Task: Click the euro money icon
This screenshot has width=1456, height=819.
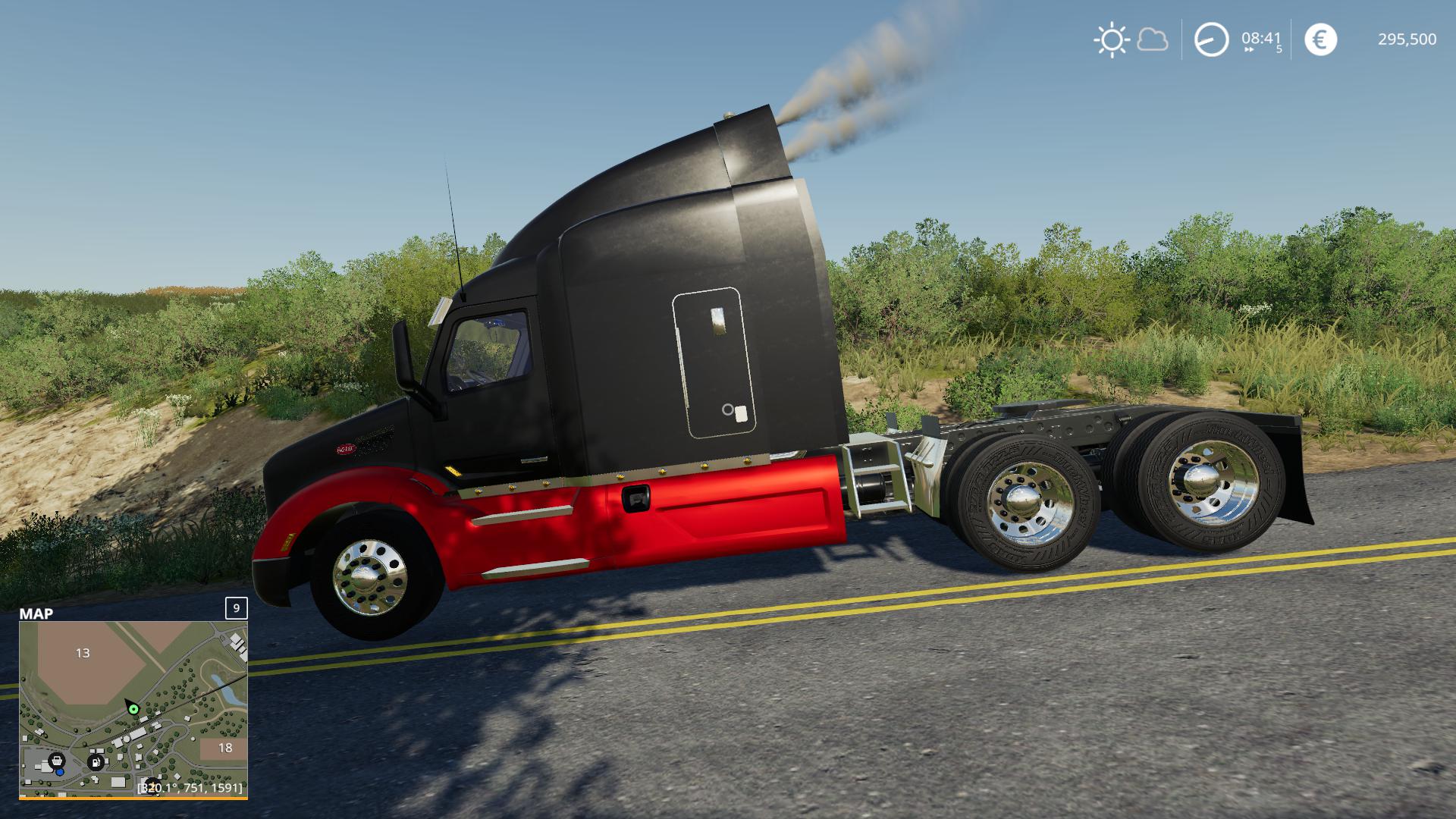Action: (x=1320, y=39)
